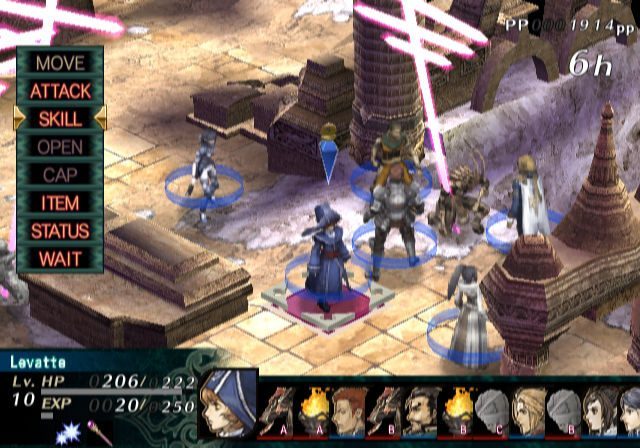640x448 pixels.
Task: Open the ITEM menu
Action: (x=60, y=202)
